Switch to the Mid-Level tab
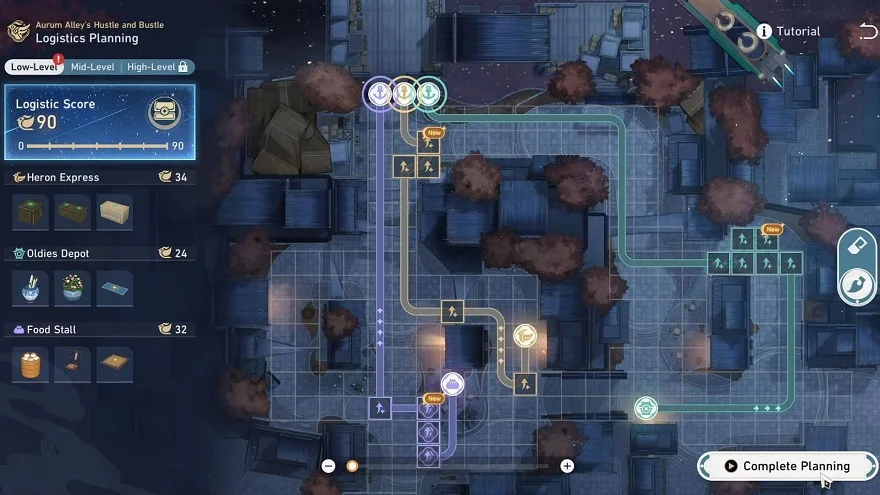This screenshot has width=880, height=495. [x=91, y=67]
